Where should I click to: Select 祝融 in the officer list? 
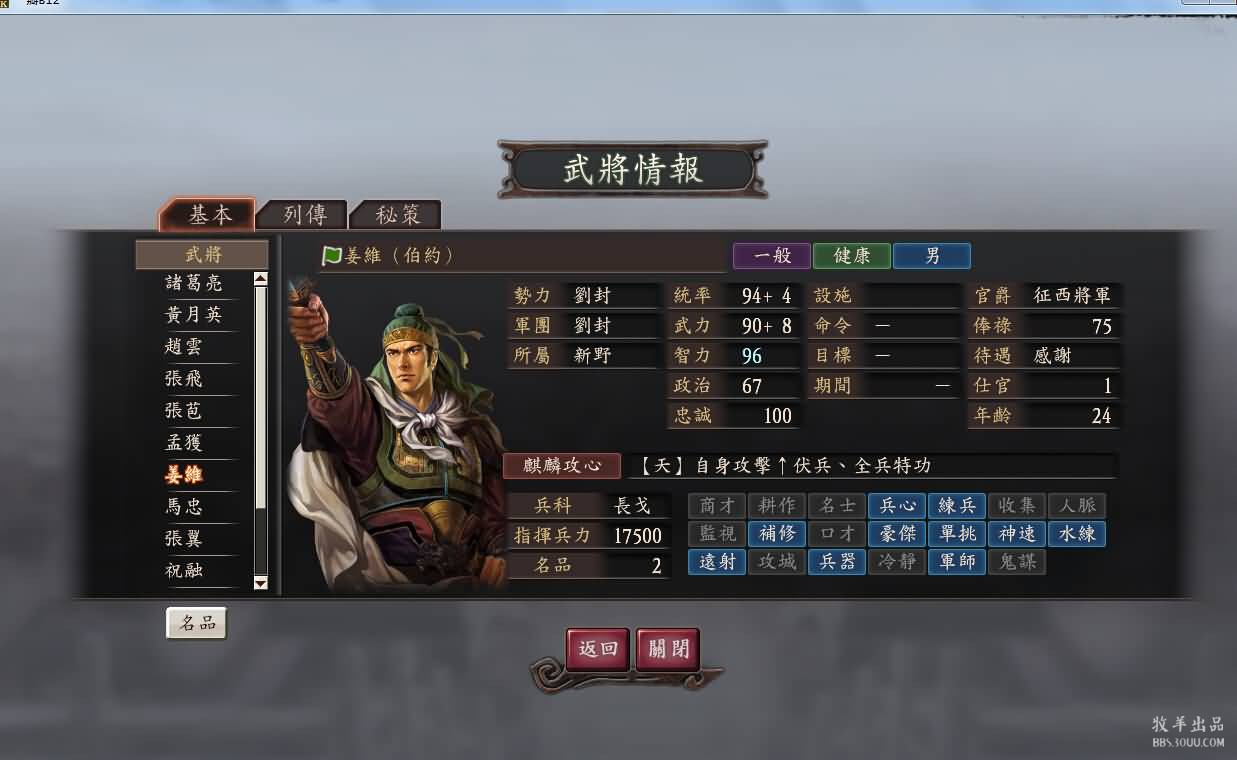pyautogui.click(x=183, y=571)
